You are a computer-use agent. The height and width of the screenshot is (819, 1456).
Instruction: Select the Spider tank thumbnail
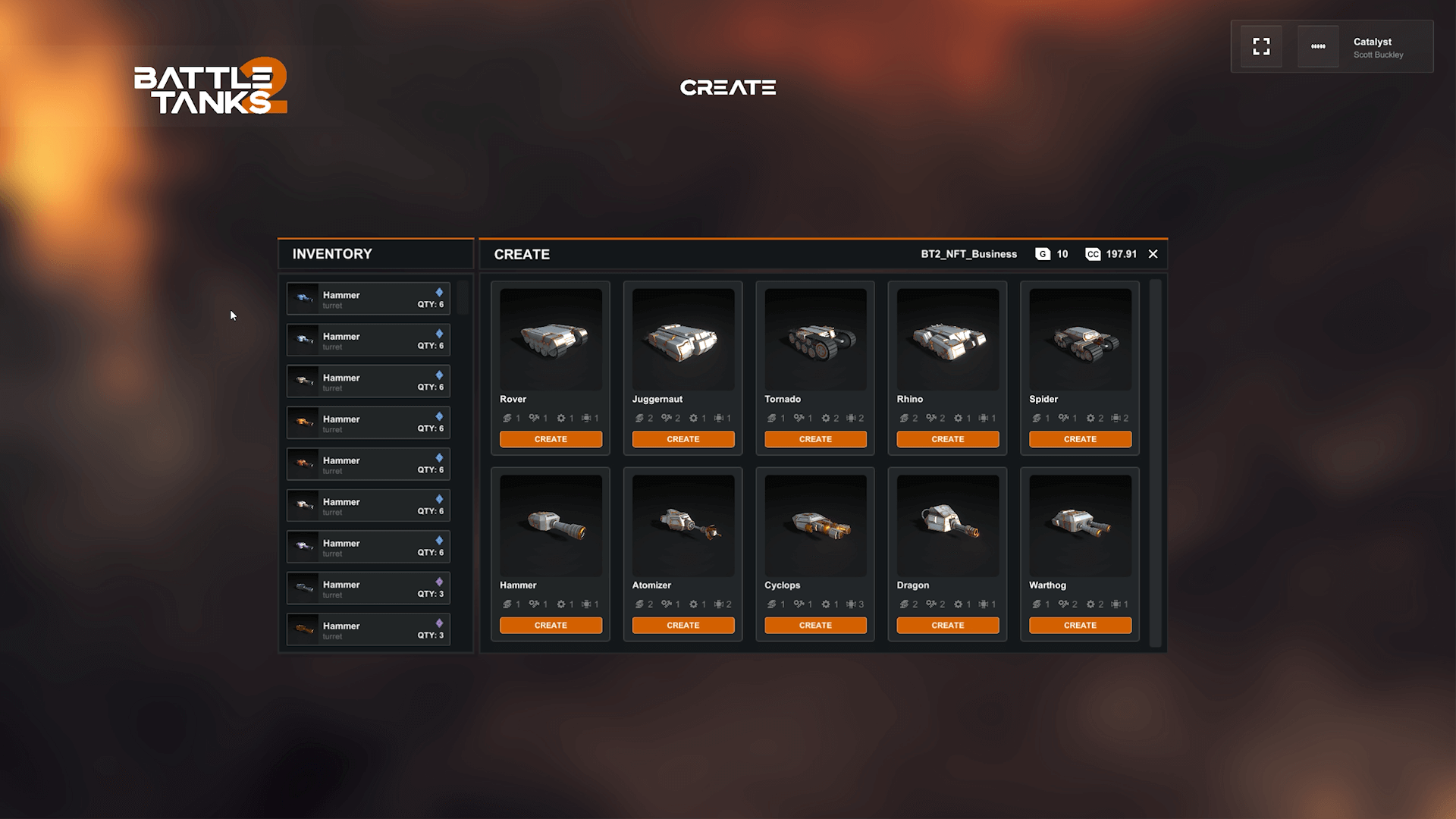(1080, 339)
